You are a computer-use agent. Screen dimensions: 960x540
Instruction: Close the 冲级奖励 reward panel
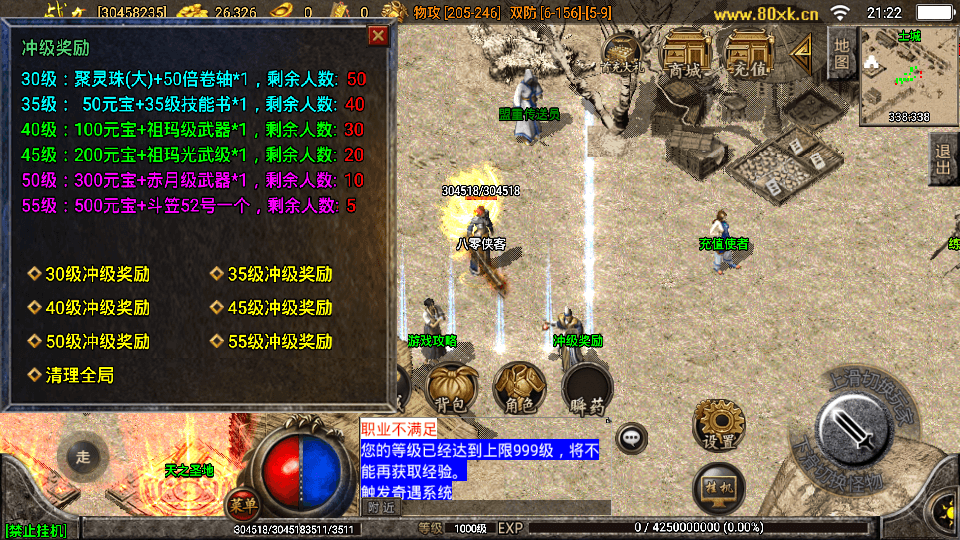pyautogui.click(x=378, y=37)
